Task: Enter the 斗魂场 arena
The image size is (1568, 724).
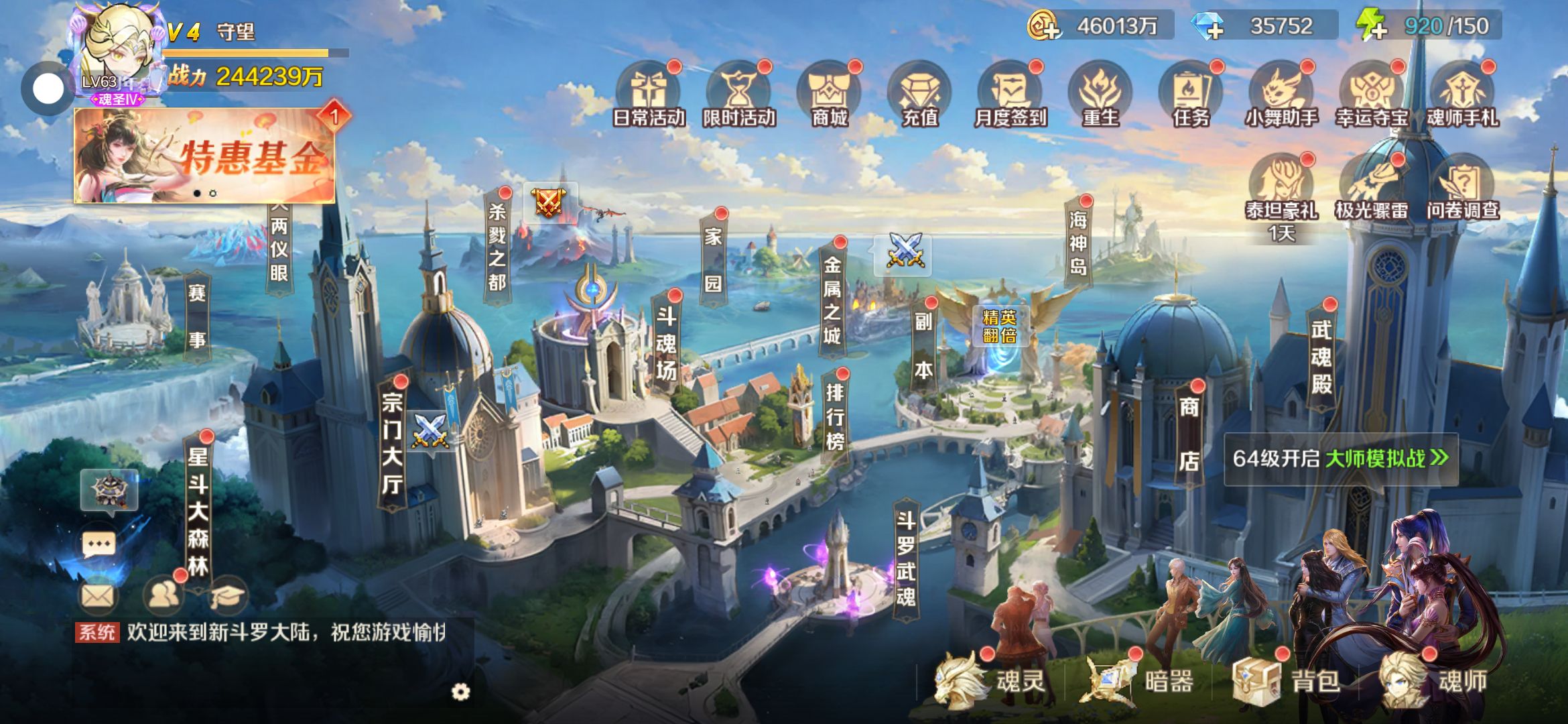Action: click(x=666, y=343)
